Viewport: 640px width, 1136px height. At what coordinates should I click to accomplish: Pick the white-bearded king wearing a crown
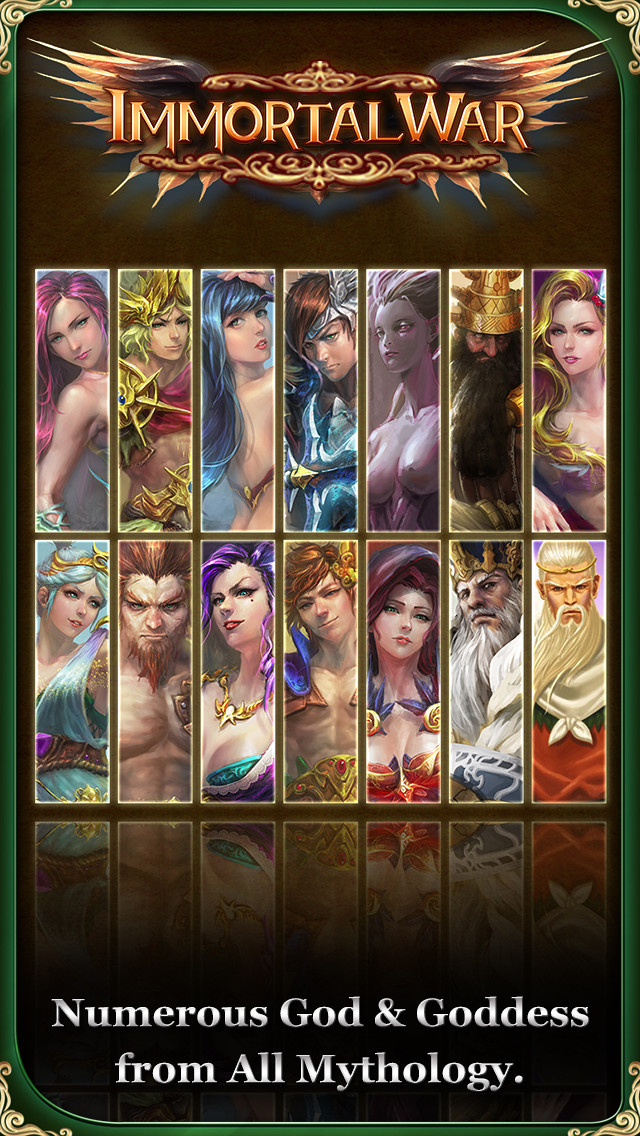(x=486, y=671)
